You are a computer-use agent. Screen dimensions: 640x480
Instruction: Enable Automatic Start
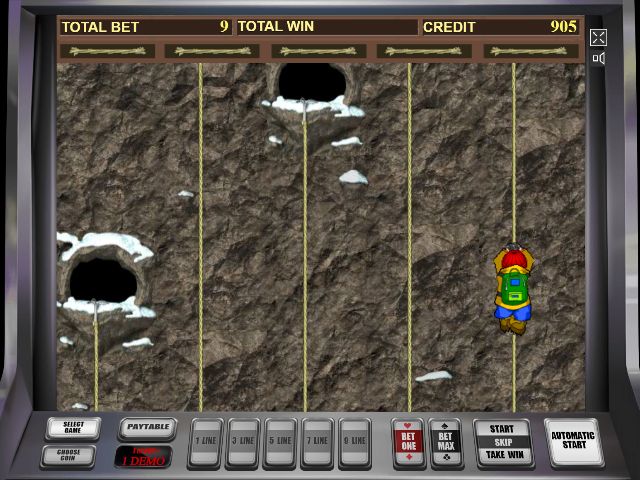[573, 442]
